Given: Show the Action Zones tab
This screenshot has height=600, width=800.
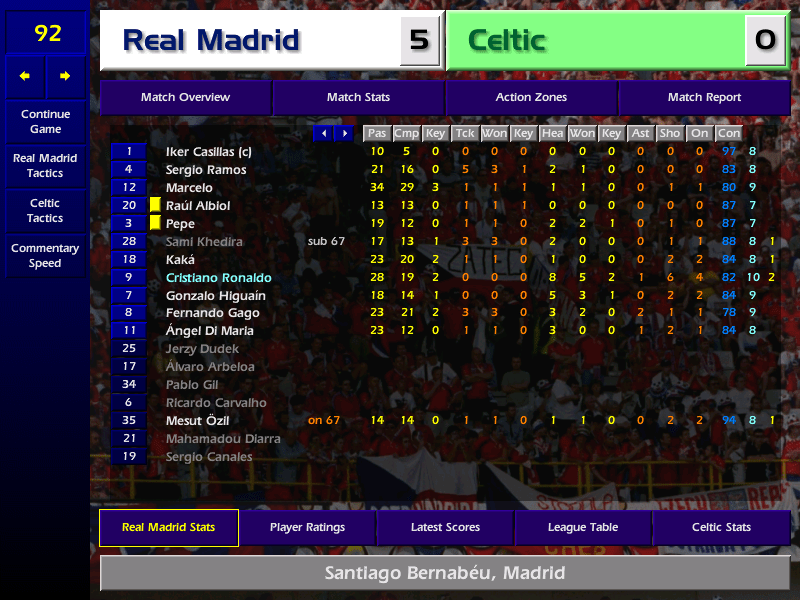Looking at the screenshot, I should 531,98.
